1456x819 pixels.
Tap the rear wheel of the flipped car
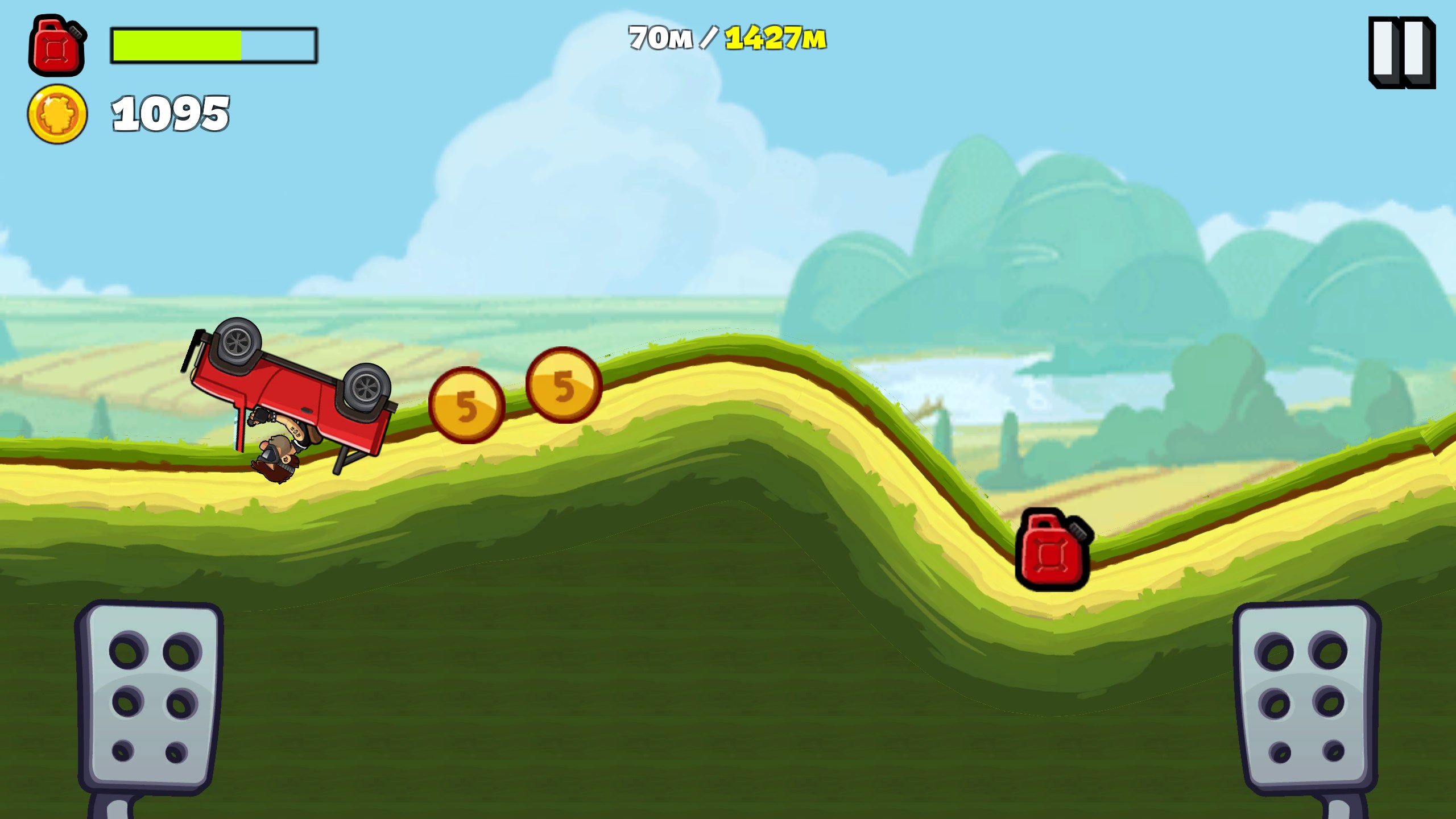point(364,387)
